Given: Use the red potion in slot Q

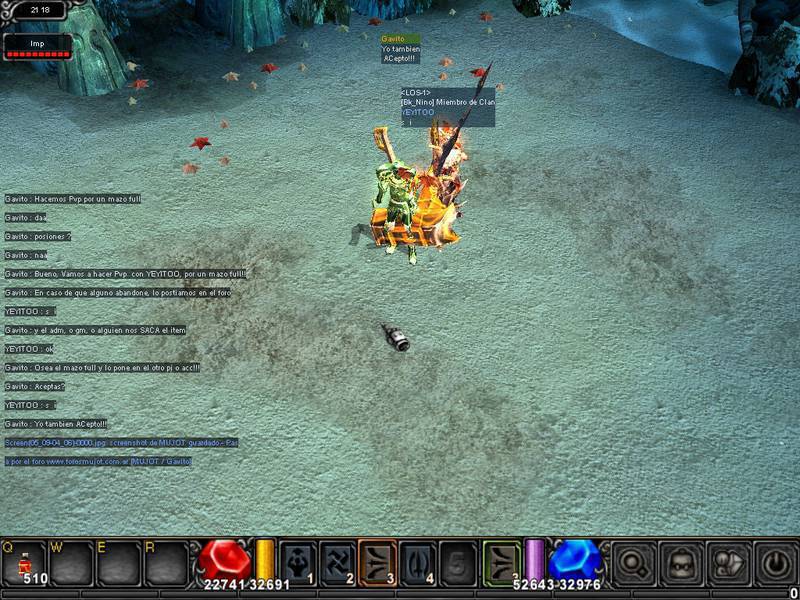Looking at the screenshot, I should point(23,562).
